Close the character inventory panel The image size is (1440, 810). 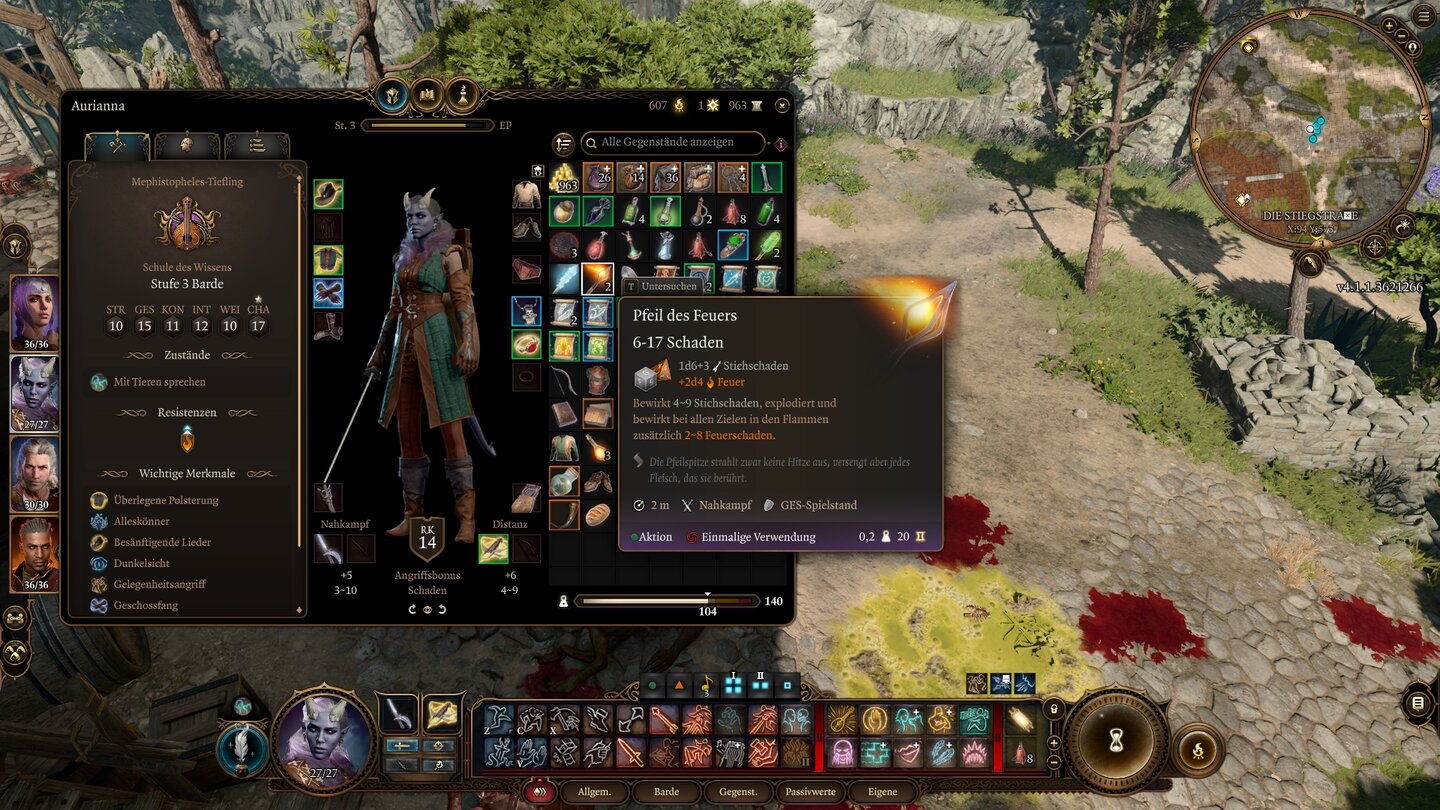coord(782,105)
